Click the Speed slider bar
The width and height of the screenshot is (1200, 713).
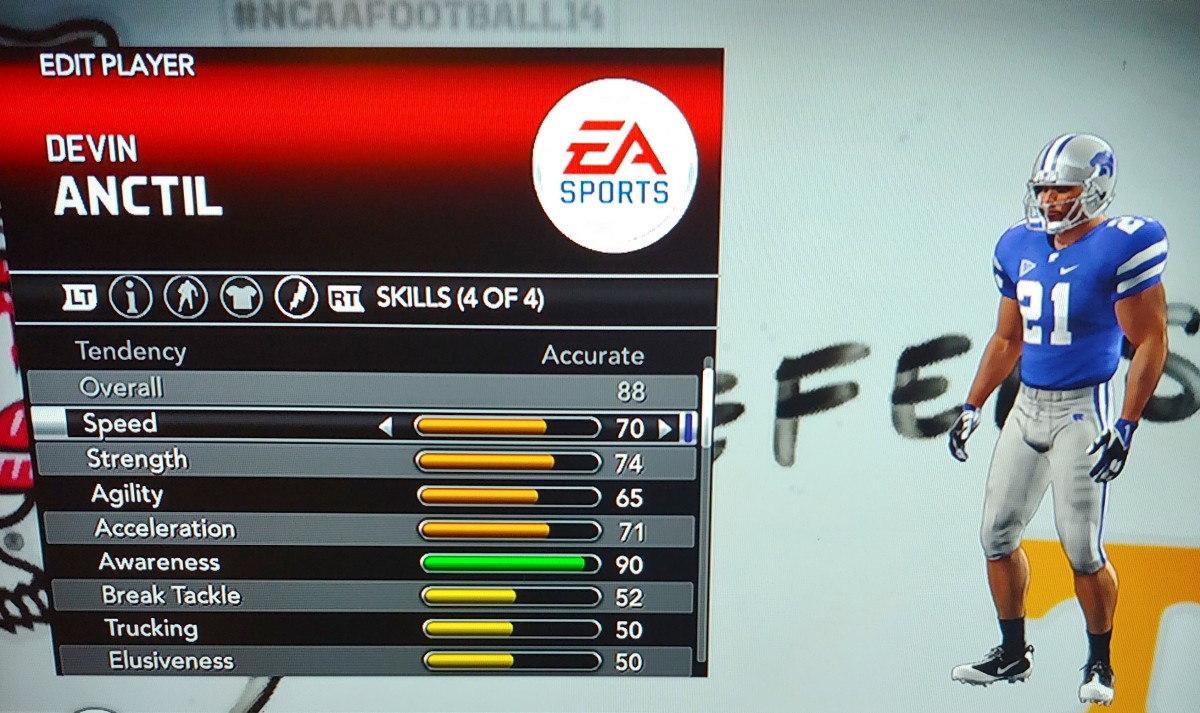click(507, 428)
